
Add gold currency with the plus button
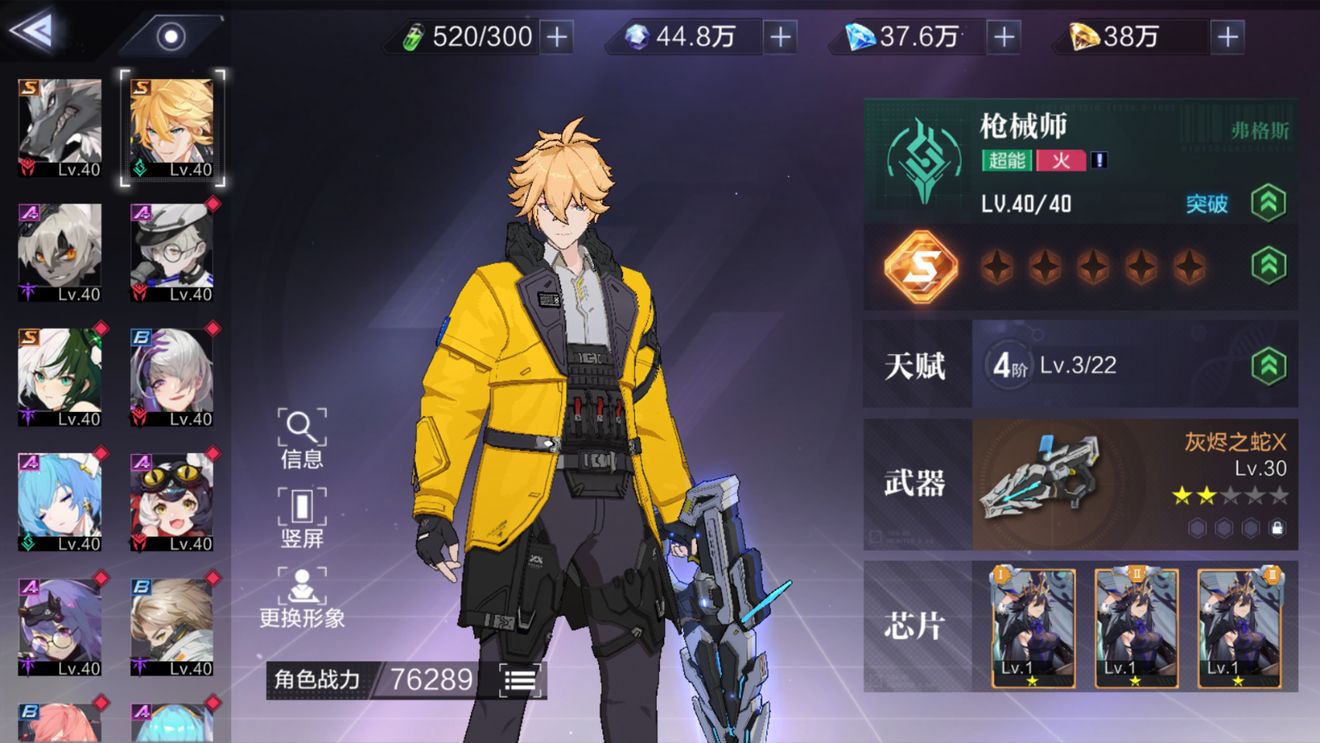click(1227, 38)
